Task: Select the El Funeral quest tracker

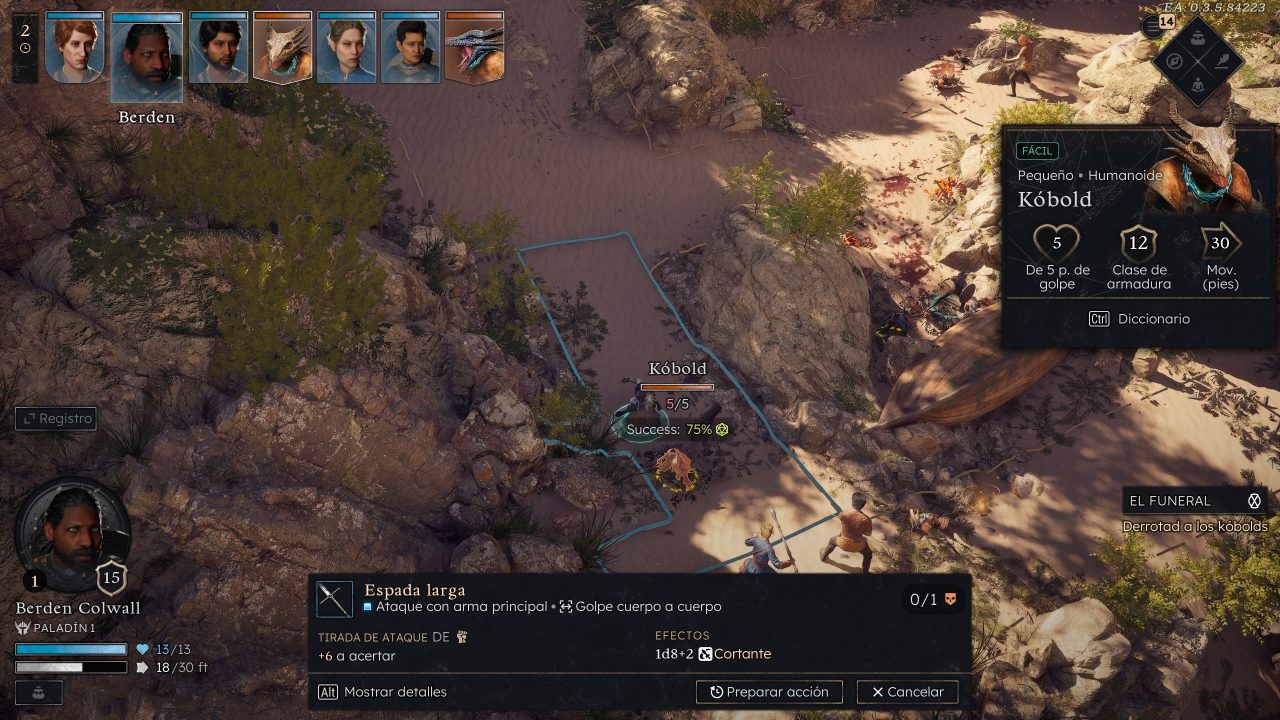Action: [x=1194, y=501]
